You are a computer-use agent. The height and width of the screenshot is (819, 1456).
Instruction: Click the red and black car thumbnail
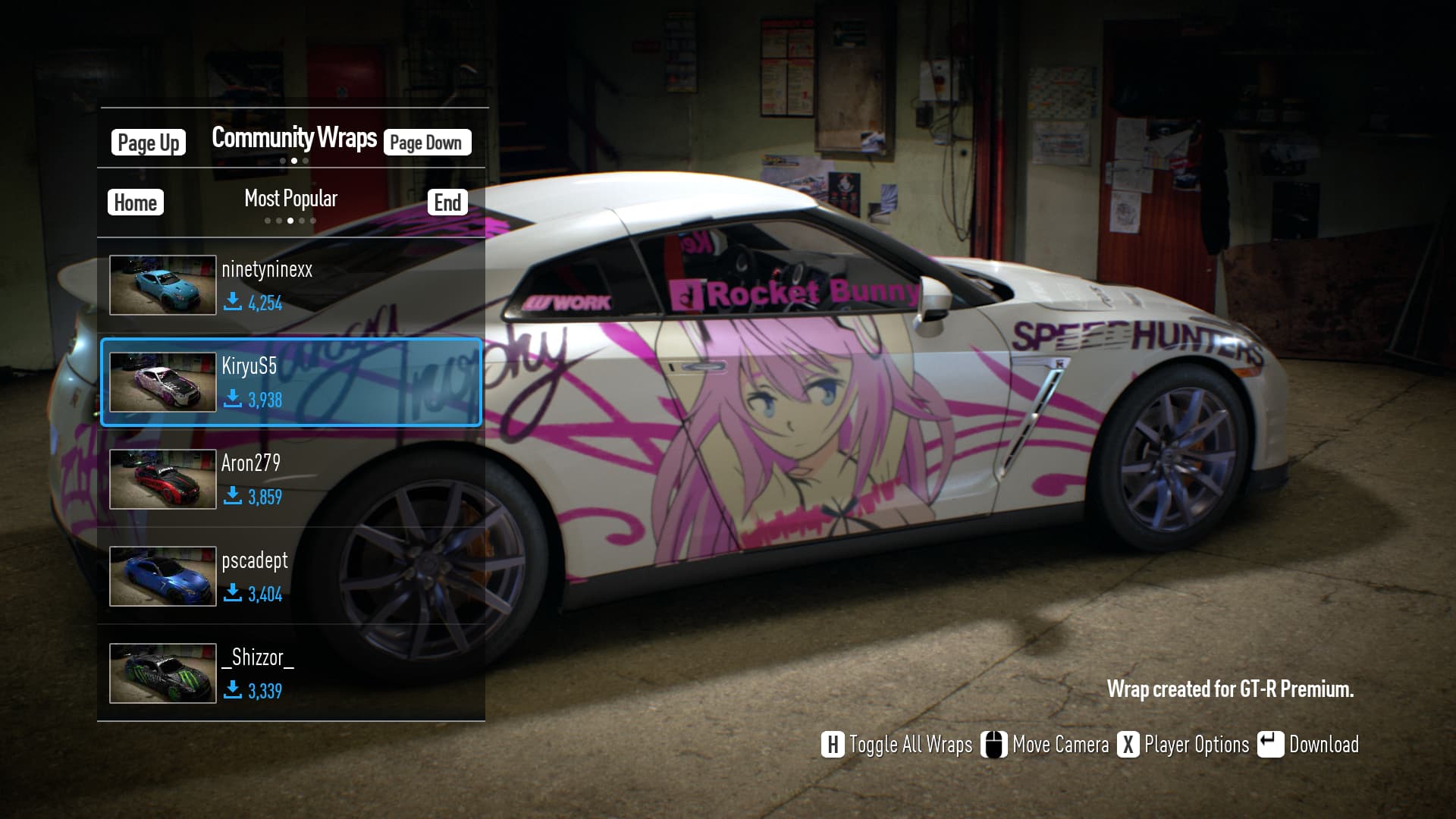[x=162, y=479]
